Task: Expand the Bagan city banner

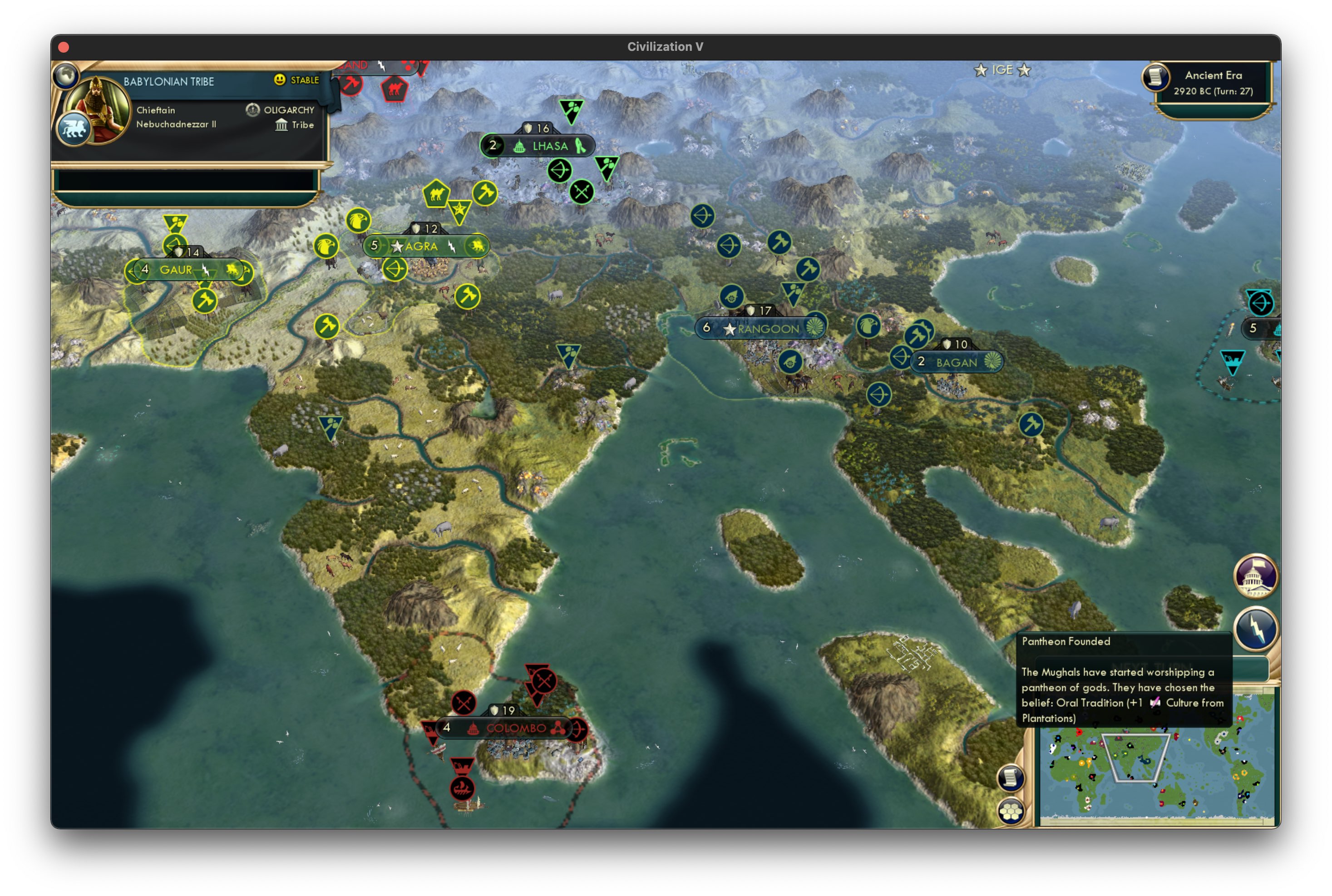Action: [957, 362]
